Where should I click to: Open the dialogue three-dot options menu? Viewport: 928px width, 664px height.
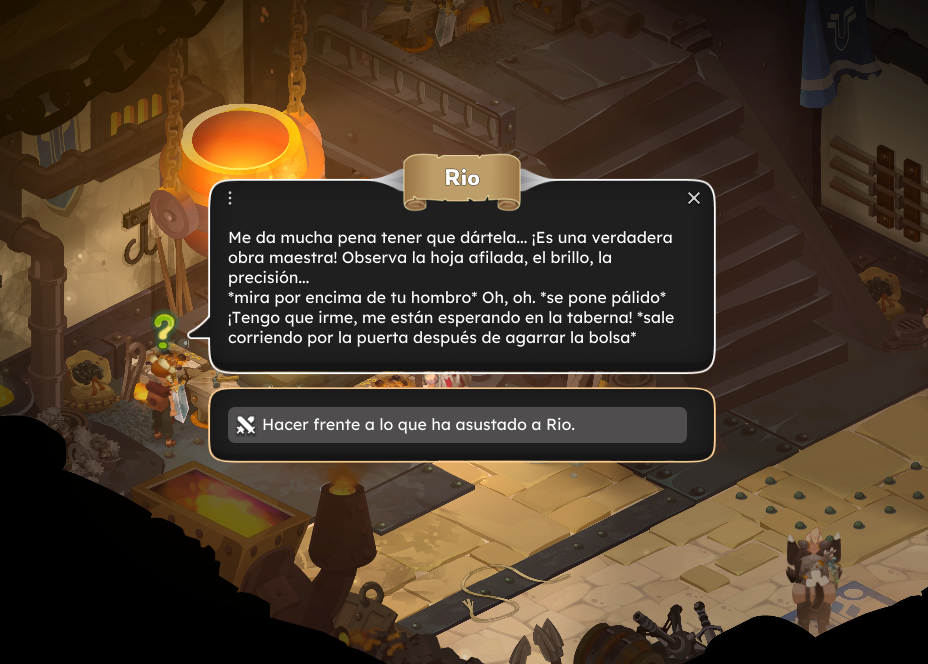click(x=230, y=198)
